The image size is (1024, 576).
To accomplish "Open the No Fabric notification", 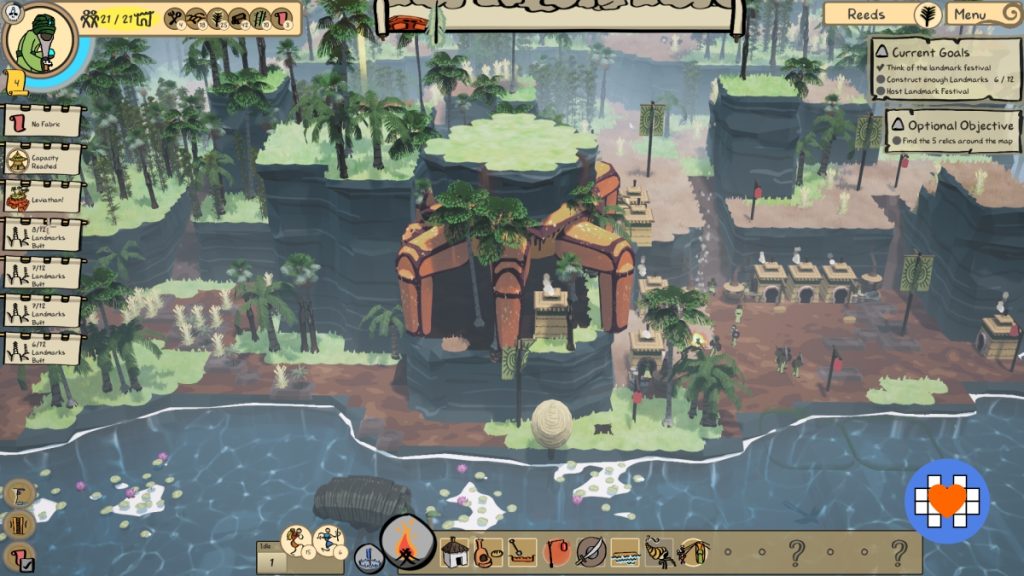I will click(43, 124).
